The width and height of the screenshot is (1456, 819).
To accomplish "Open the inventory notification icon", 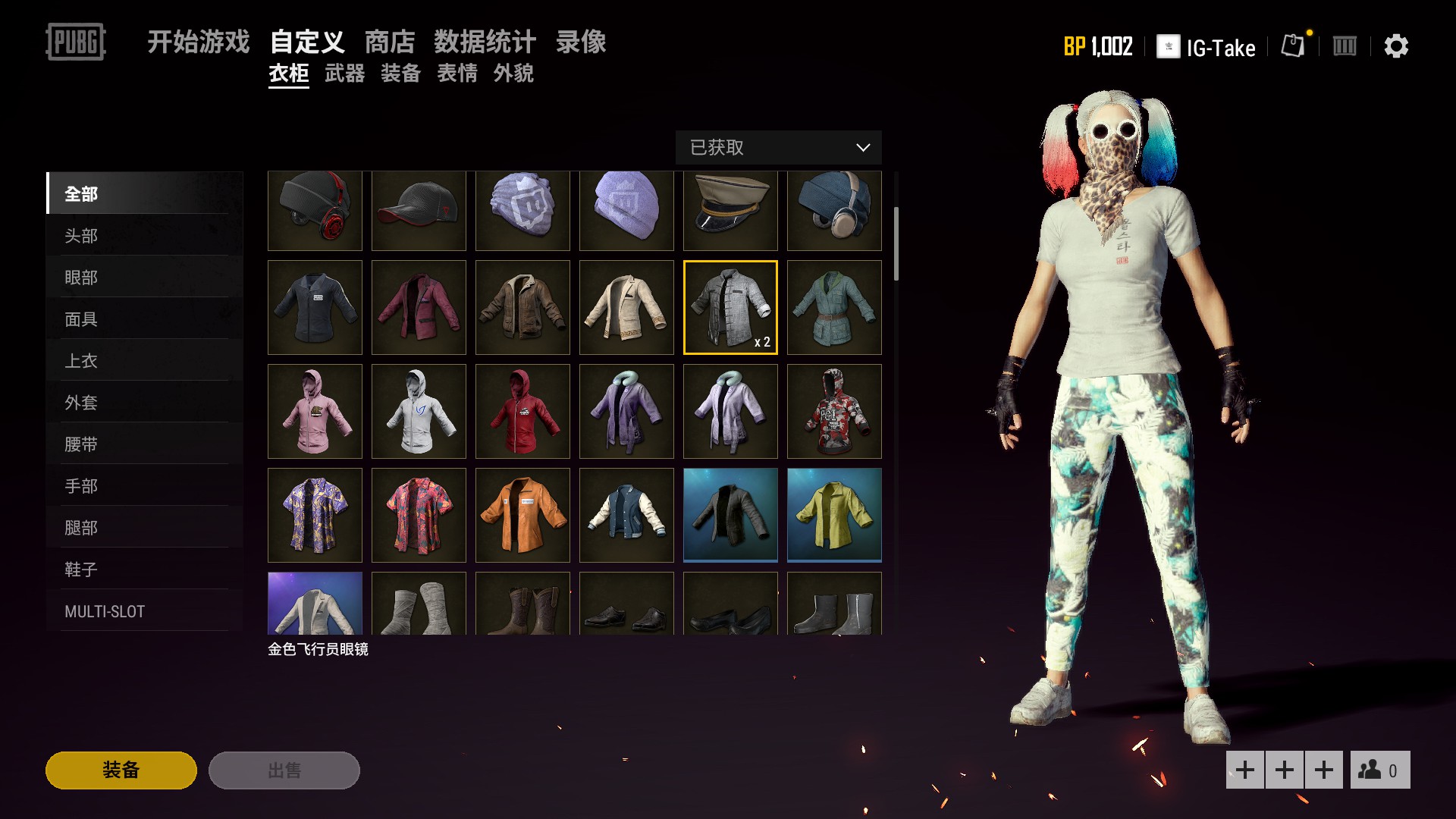I will click(x=1293, y=46).
